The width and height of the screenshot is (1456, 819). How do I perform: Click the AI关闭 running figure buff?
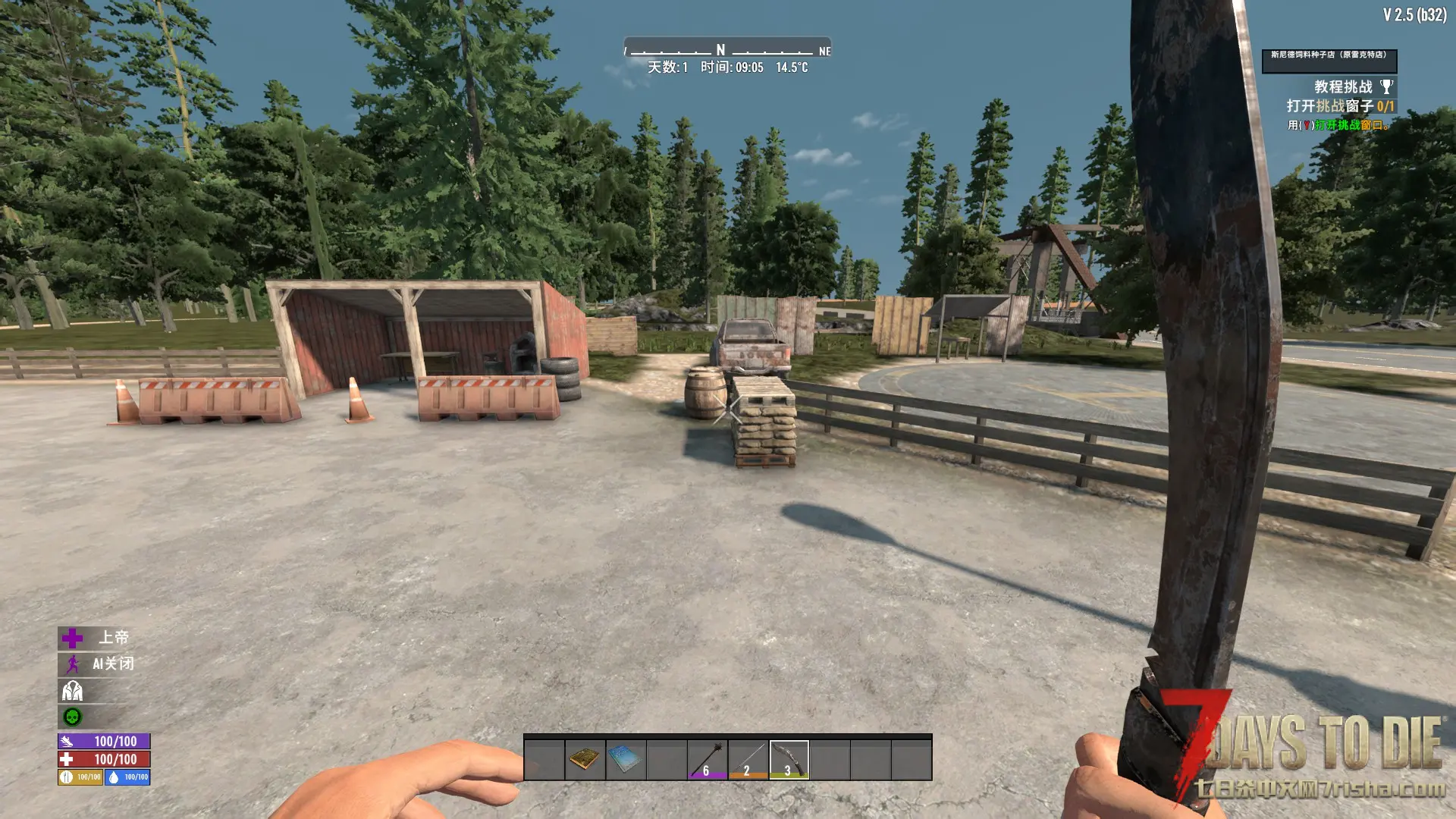[73, 664]
